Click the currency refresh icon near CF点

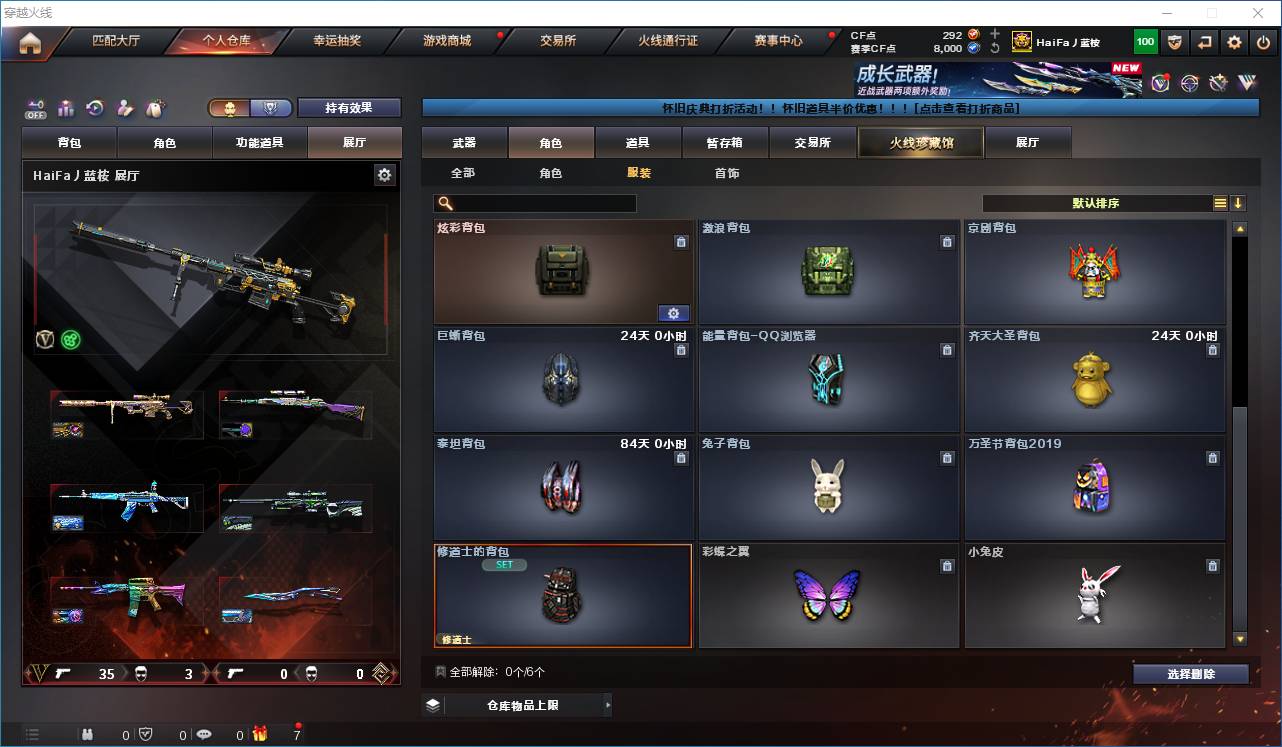pyautogui.click(x=996, y=48)
